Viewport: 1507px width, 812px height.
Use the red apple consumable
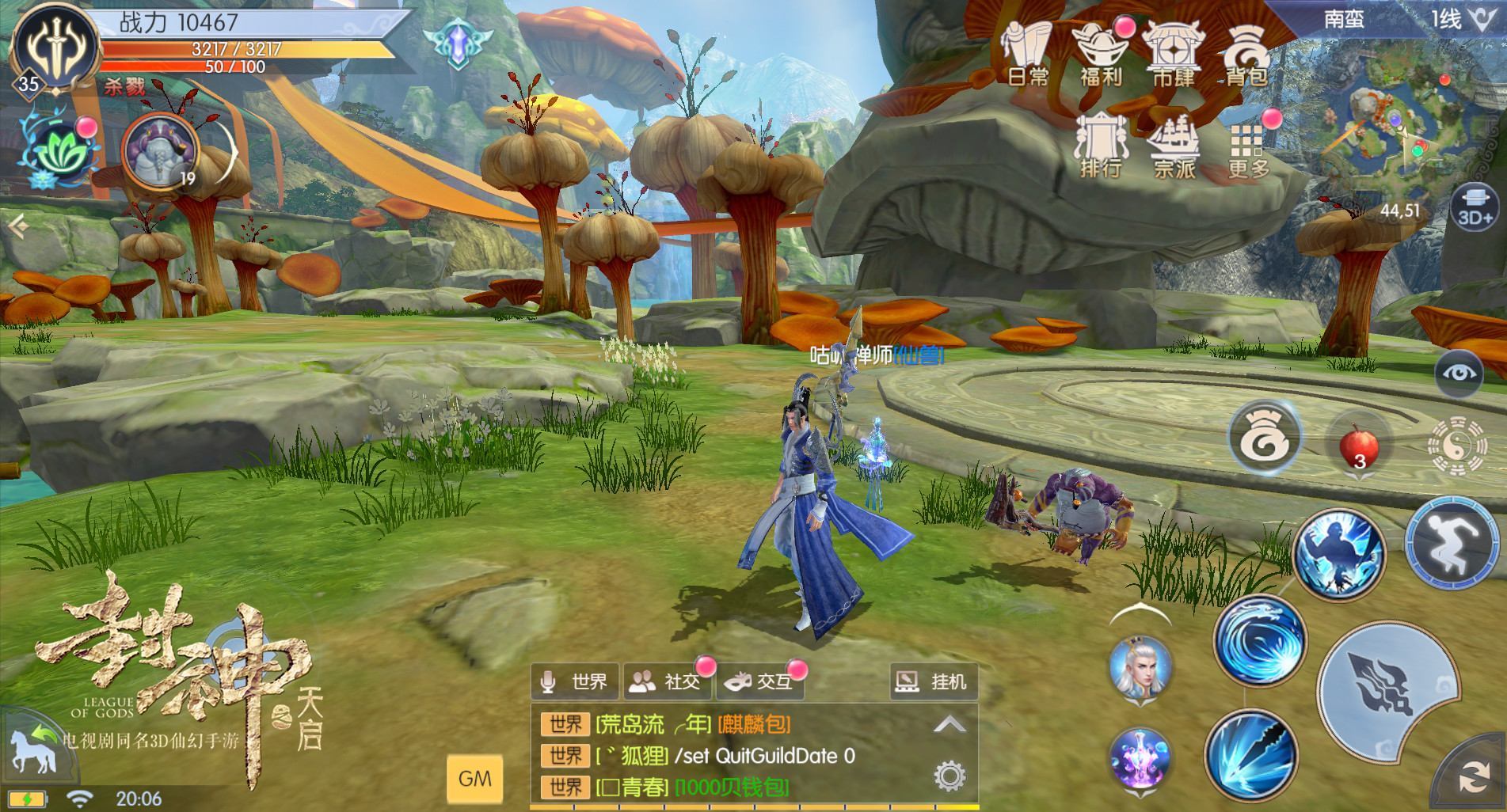(1358, 445)
